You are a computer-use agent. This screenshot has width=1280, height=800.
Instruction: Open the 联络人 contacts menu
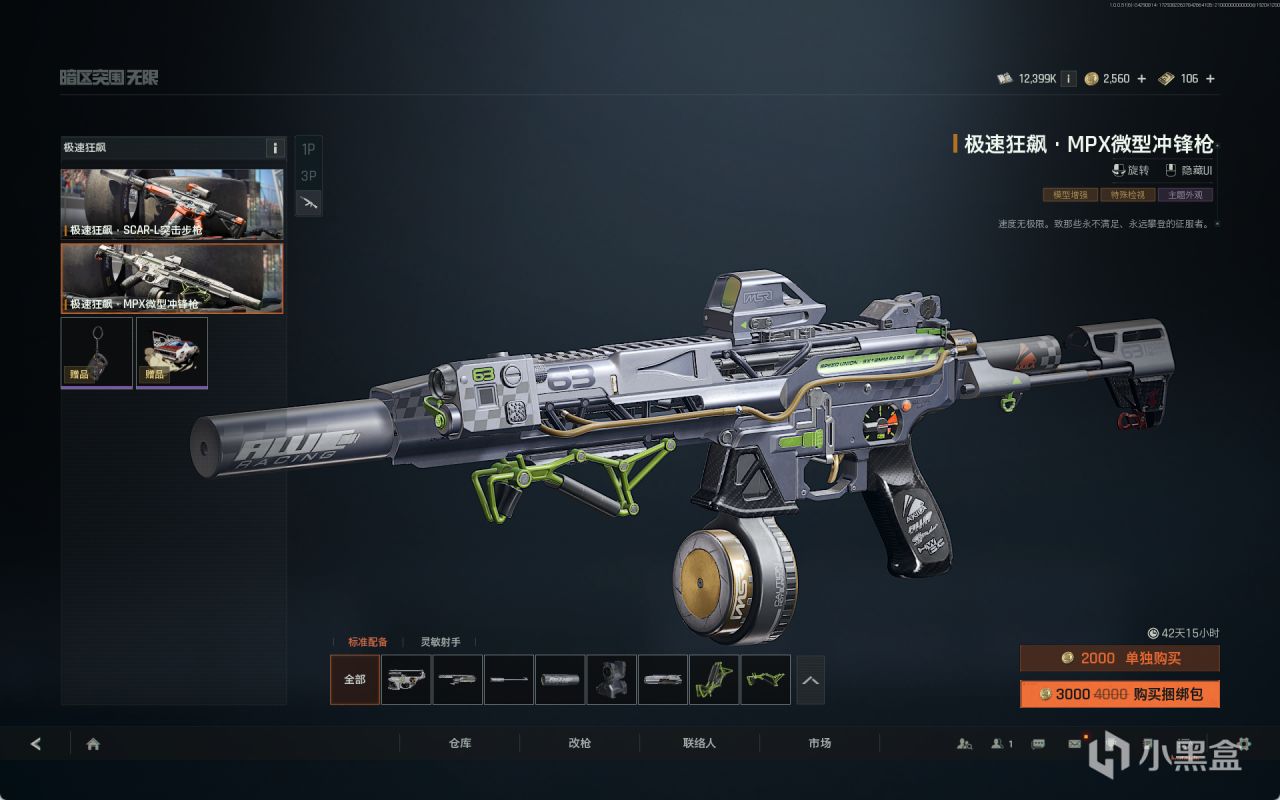click(x=699, y=744)
